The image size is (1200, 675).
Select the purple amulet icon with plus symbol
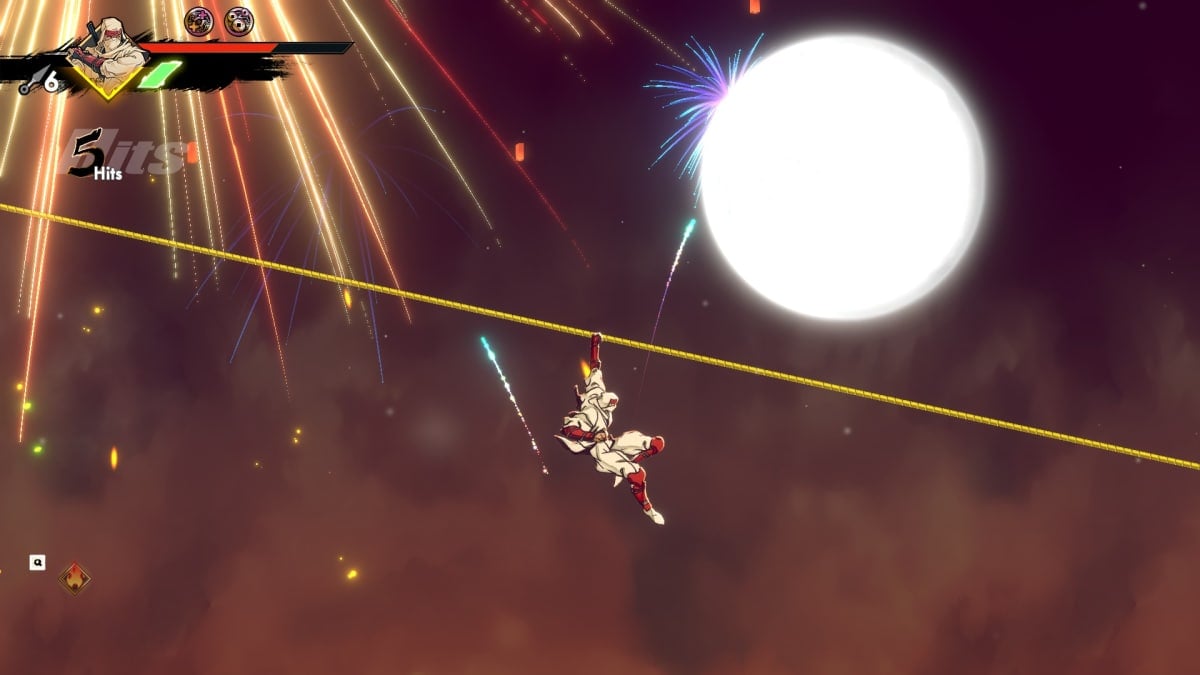199,22
